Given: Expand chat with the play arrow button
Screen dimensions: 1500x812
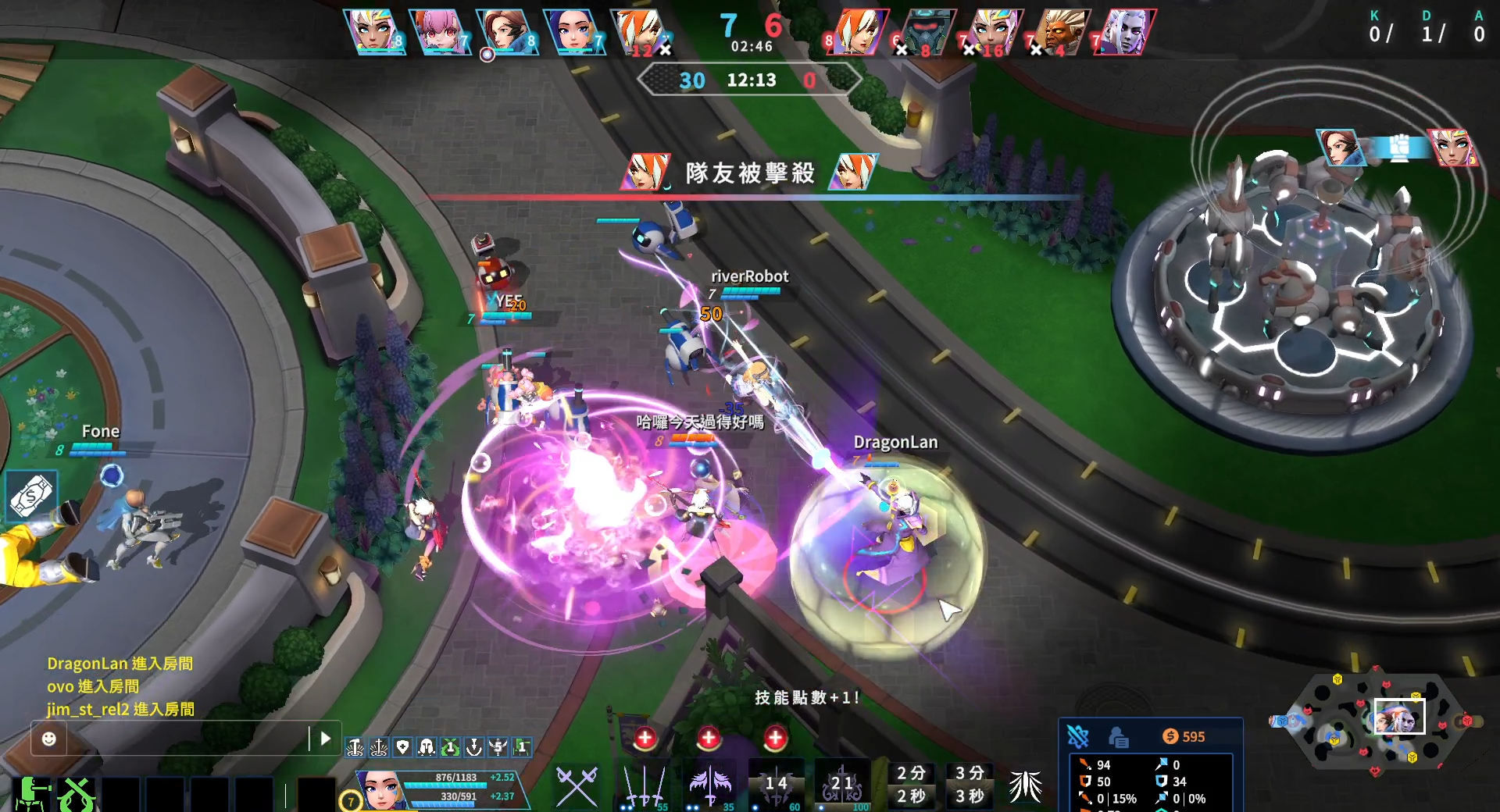Looking at the screenshot, I should click(323, 737).
